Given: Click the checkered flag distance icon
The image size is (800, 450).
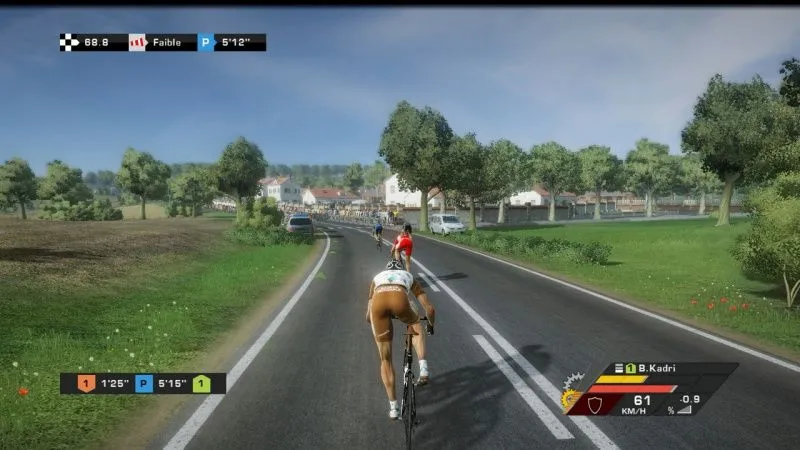Looking at the screenshot, I should (x=69, y=42).
